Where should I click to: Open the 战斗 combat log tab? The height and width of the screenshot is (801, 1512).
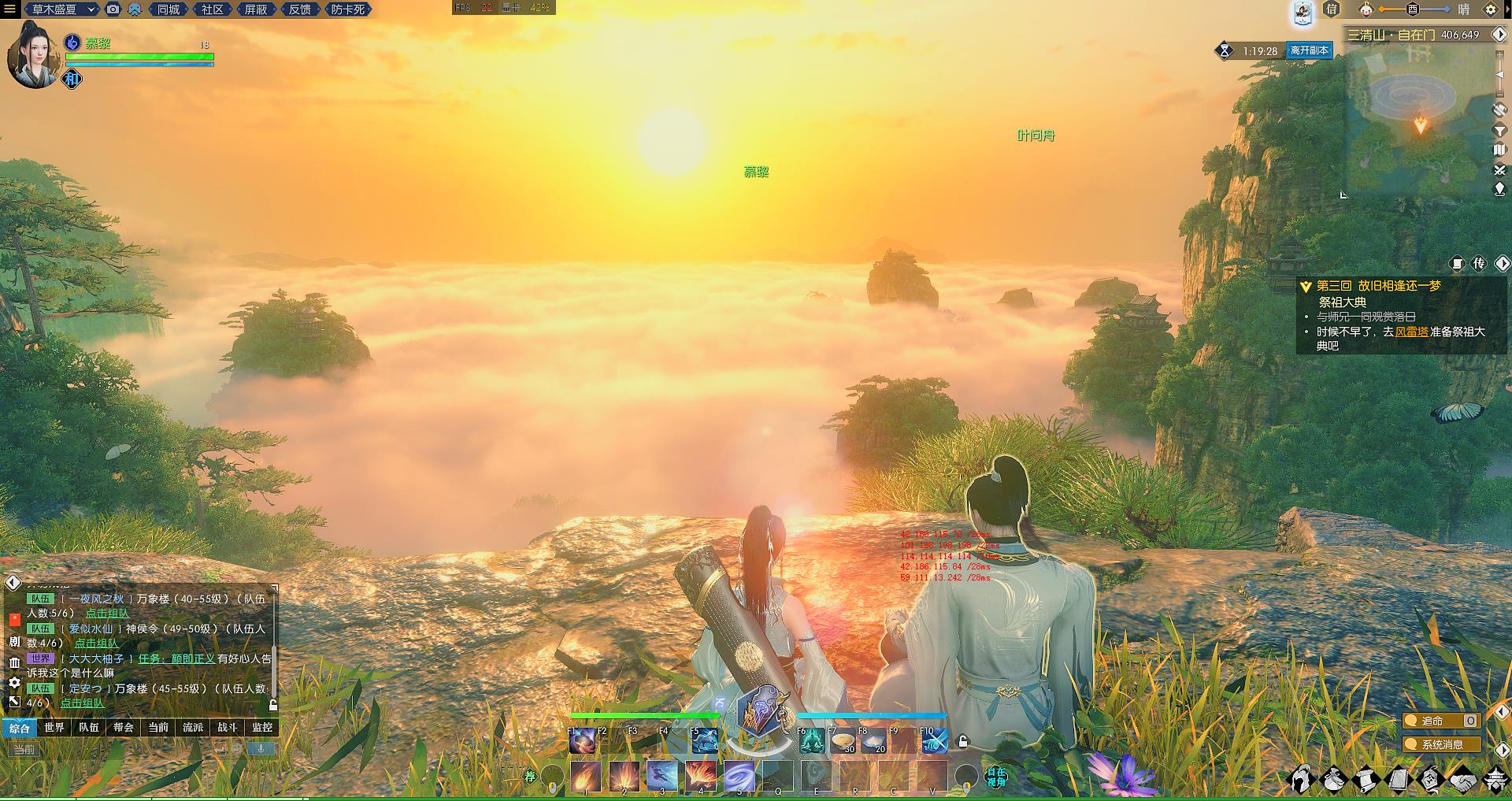click(228, 728)
